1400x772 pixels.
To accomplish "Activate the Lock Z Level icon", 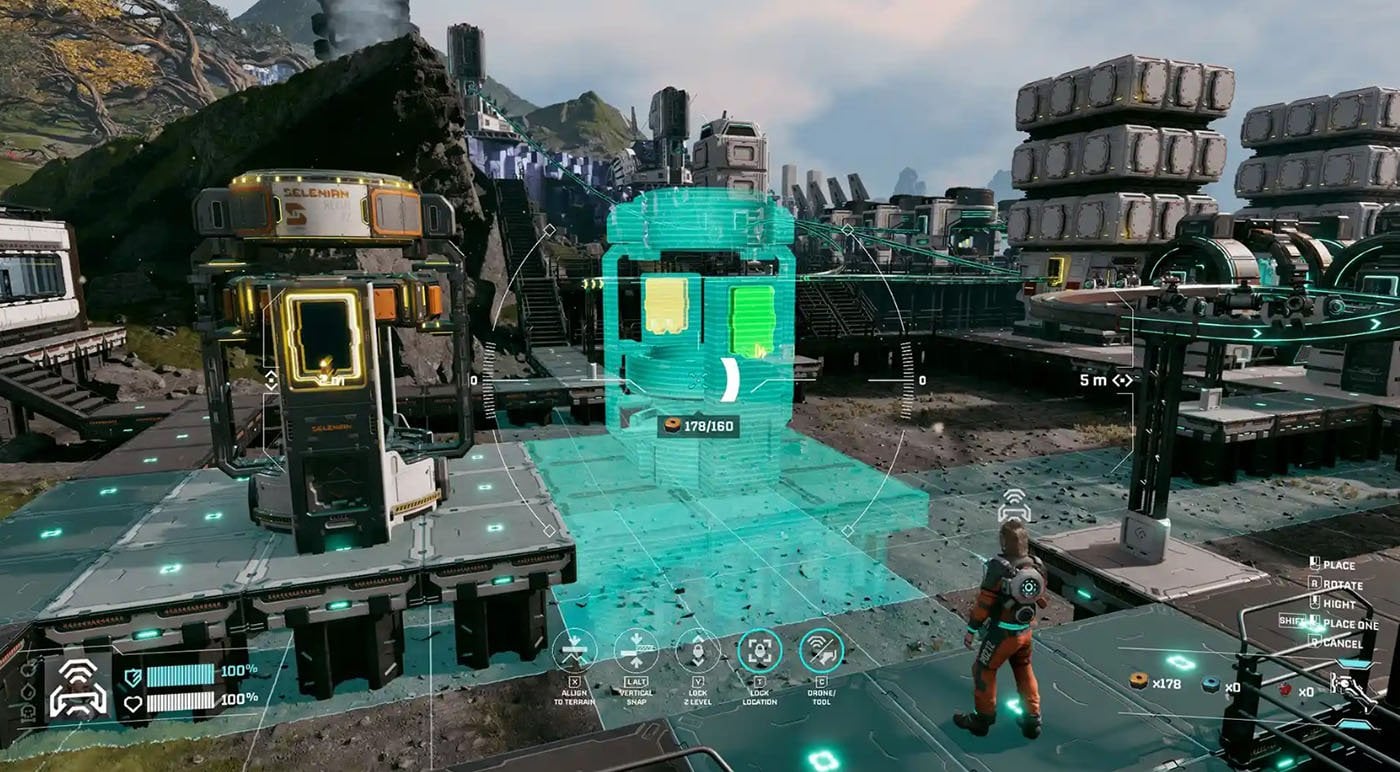I will [698, 650].
